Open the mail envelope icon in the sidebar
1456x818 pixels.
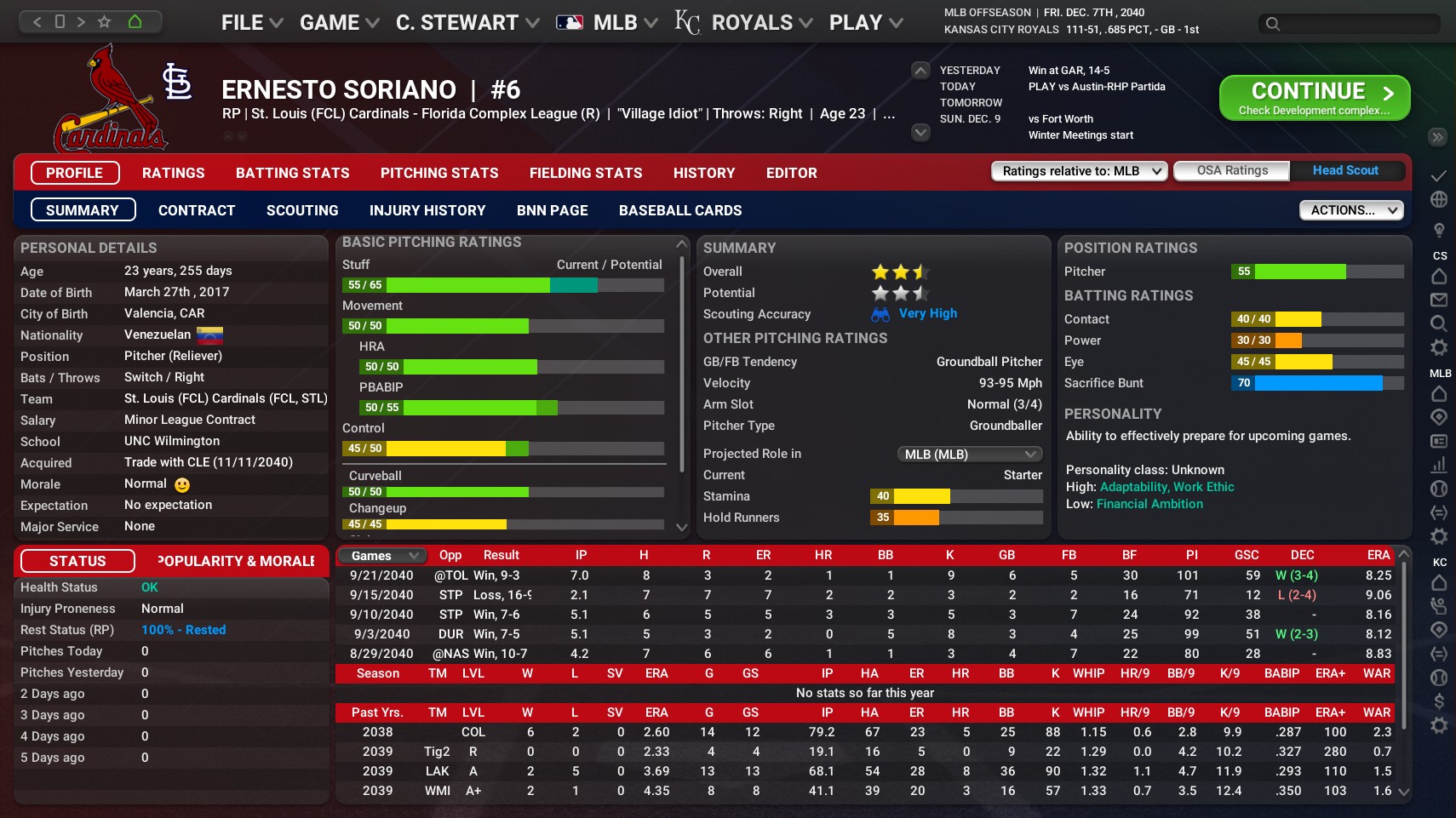[1439, 300]
